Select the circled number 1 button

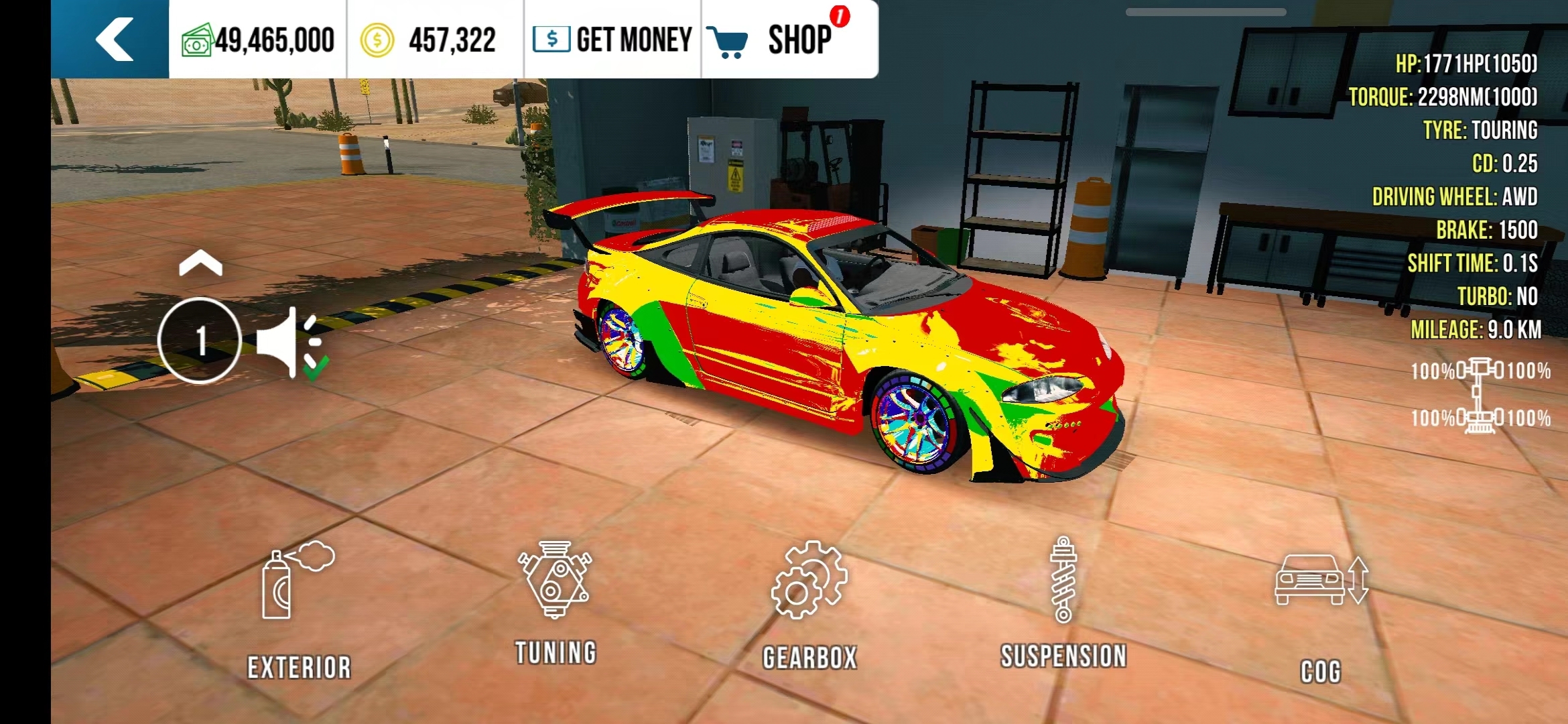200,341
